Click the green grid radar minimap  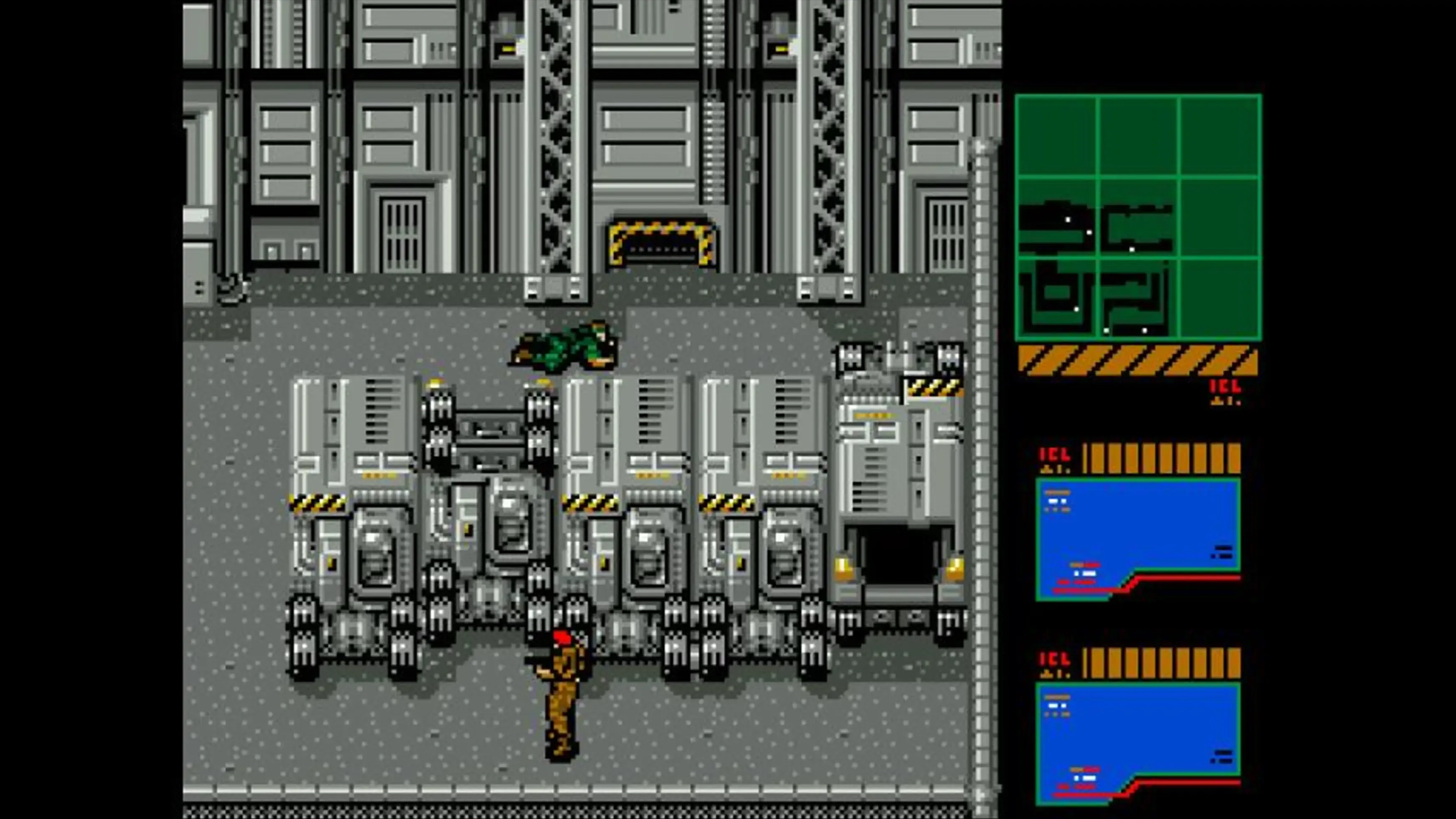coord(1138,217)
